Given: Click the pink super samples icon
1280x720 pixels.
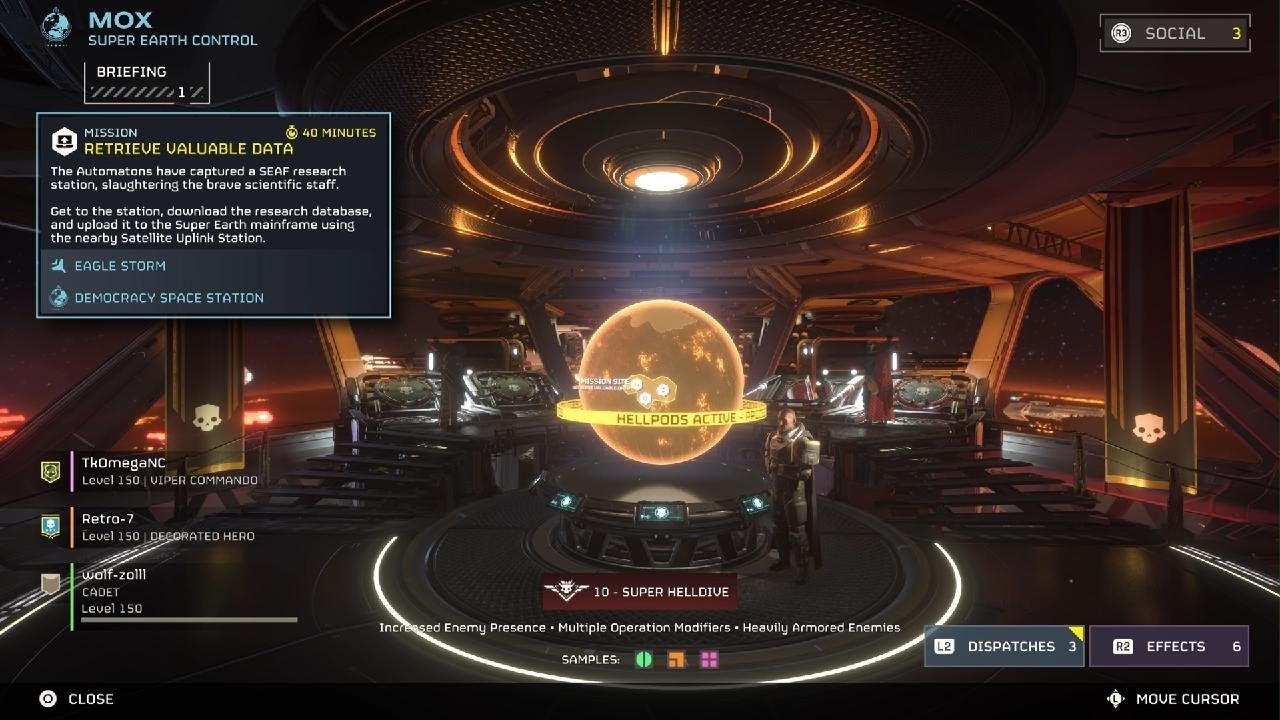Looking at the screenshot, I should click(x=709, y=660).
